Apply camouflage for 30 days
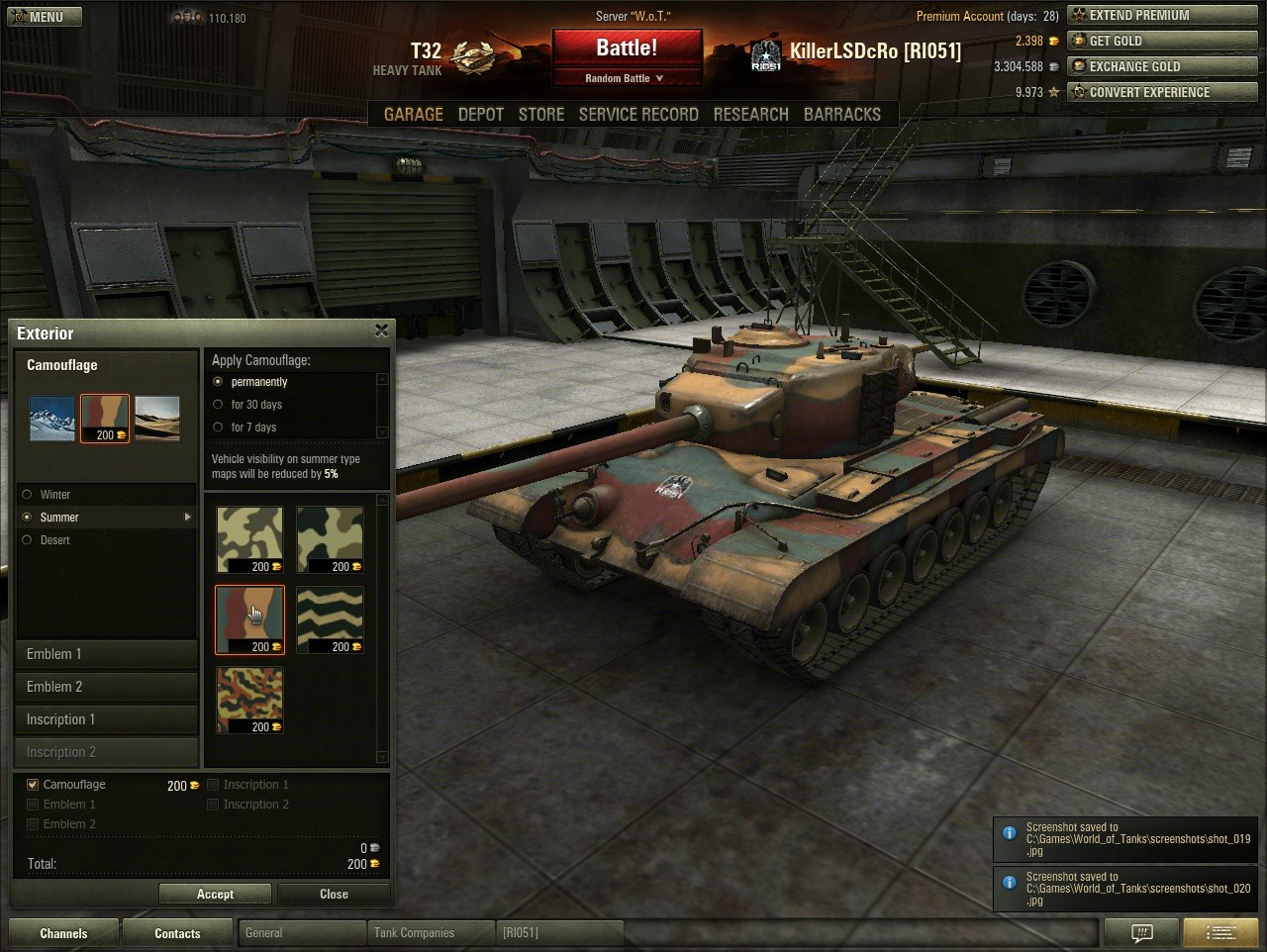This screenshot has width=1267, height=952. (x=219, y=405)
